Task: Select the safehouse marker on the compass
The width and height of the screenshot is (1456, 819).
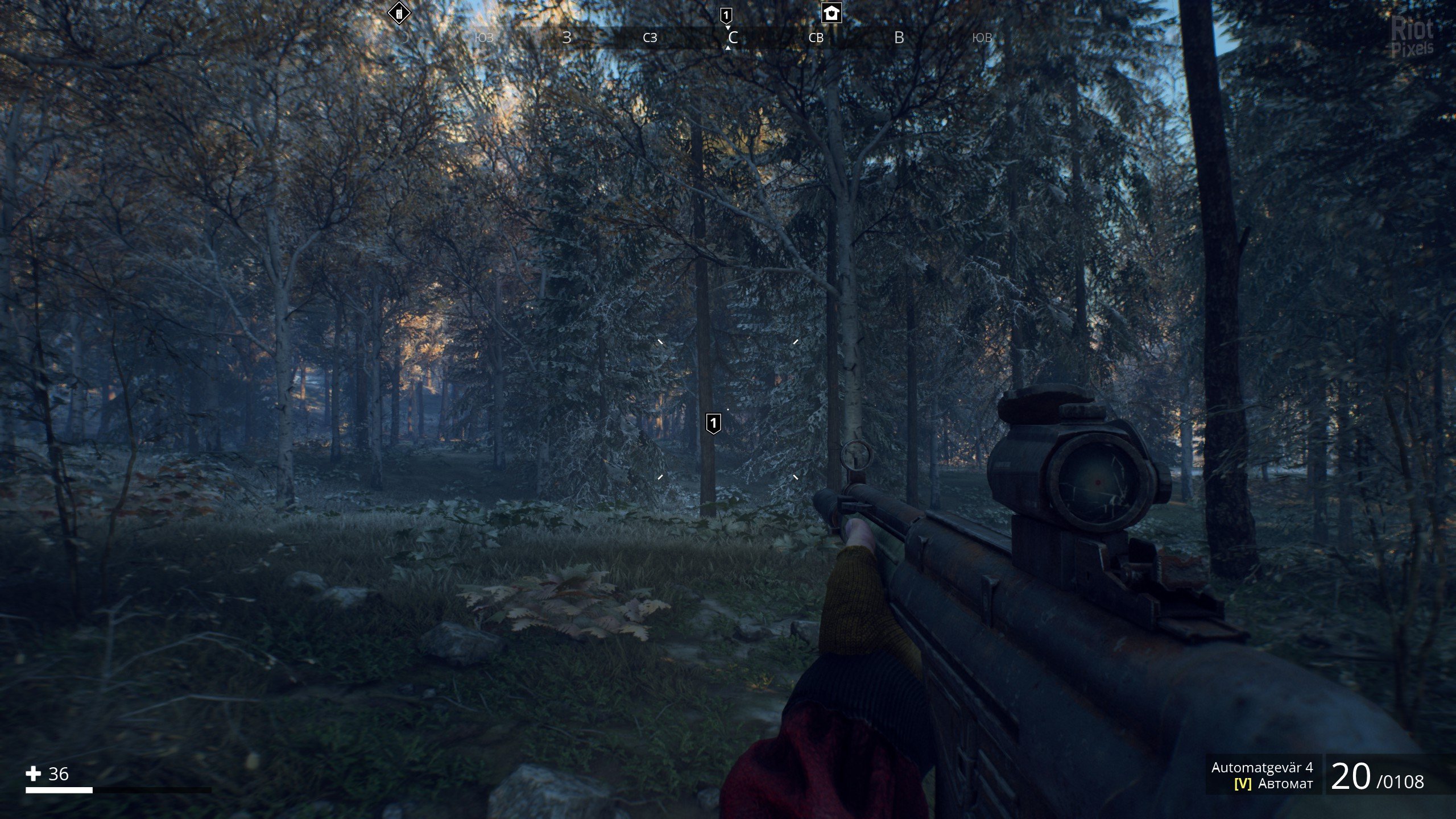Action: point(832,13)
